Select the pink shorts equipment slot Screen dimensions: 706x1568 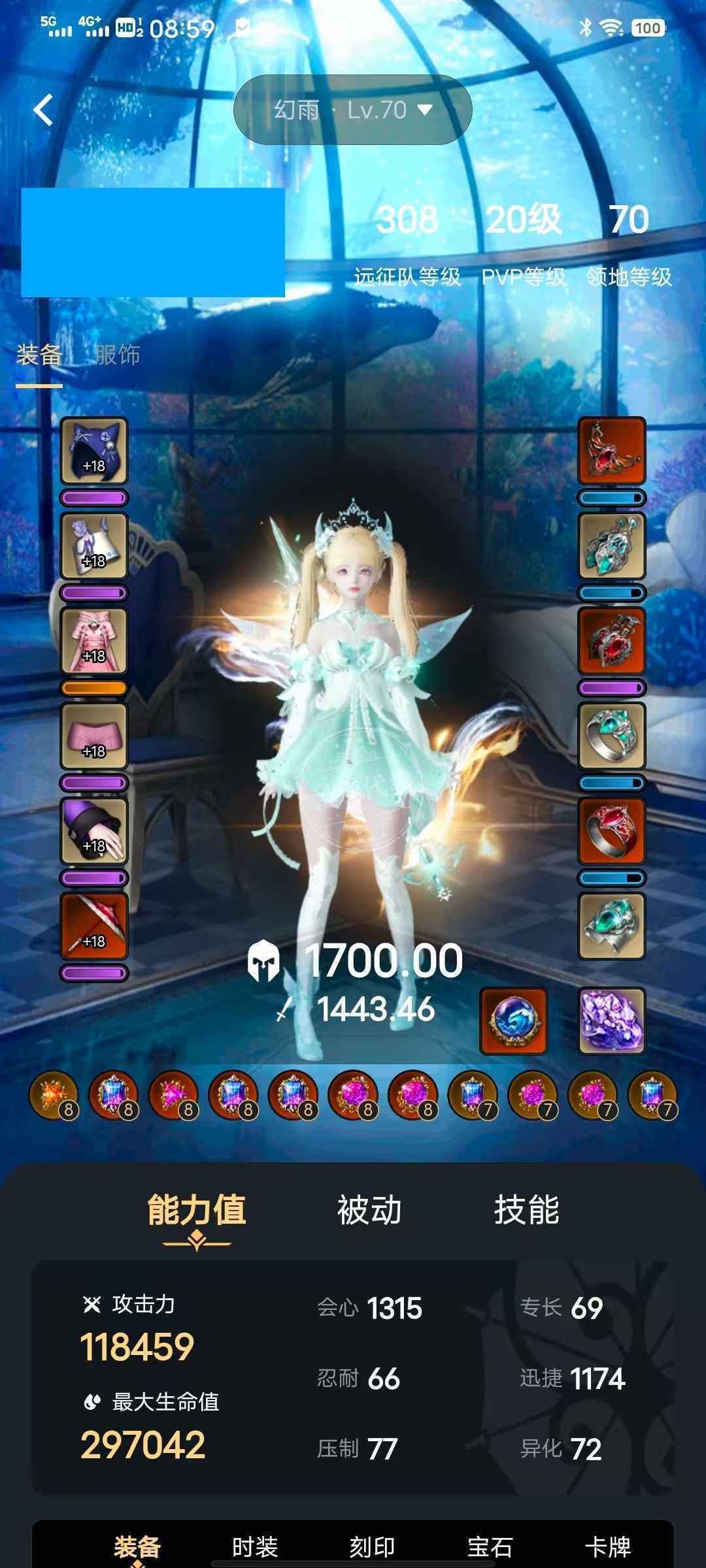point(94,736)
